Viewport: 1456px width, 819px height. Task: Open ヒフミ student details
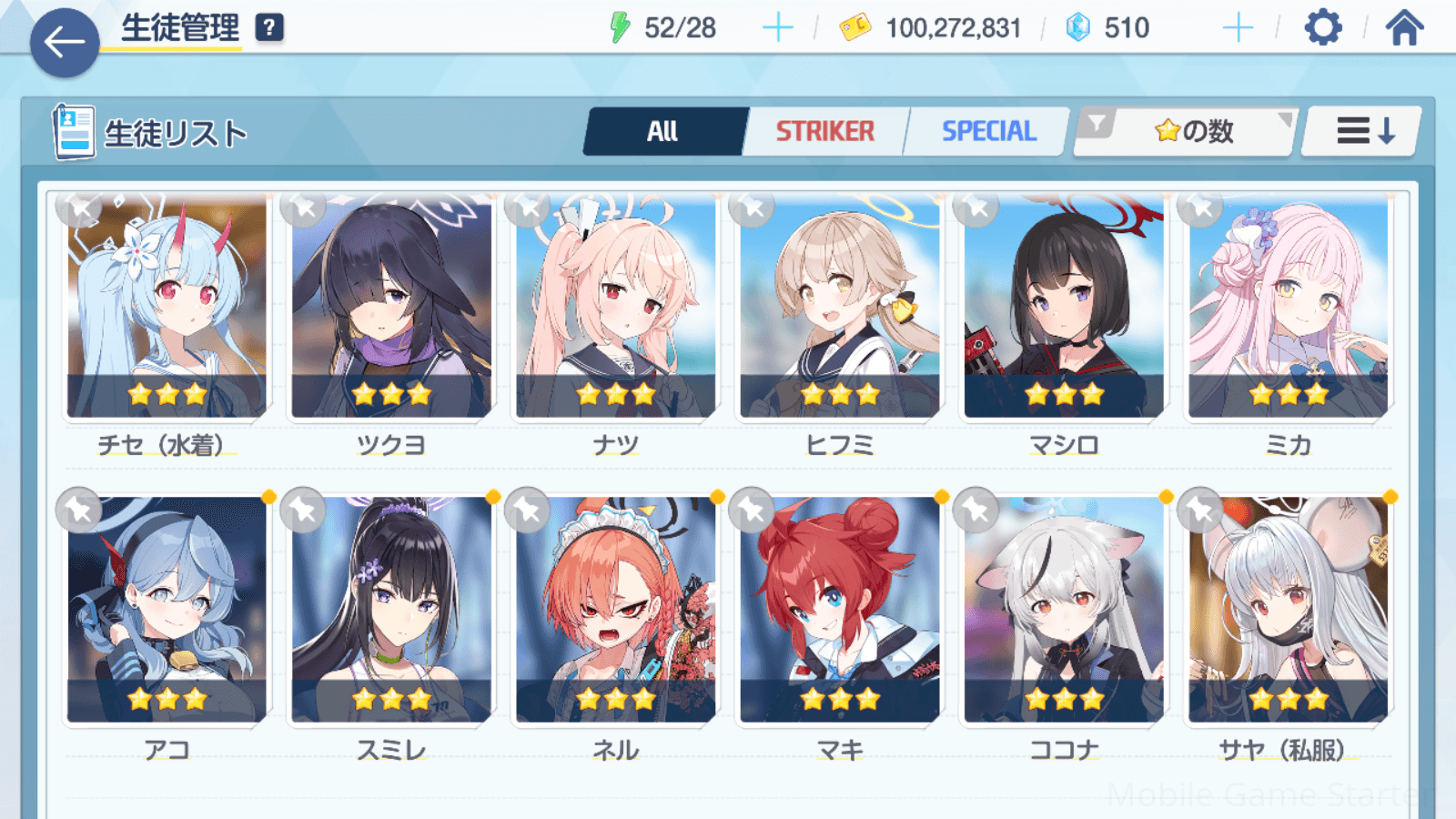[840, 309]
